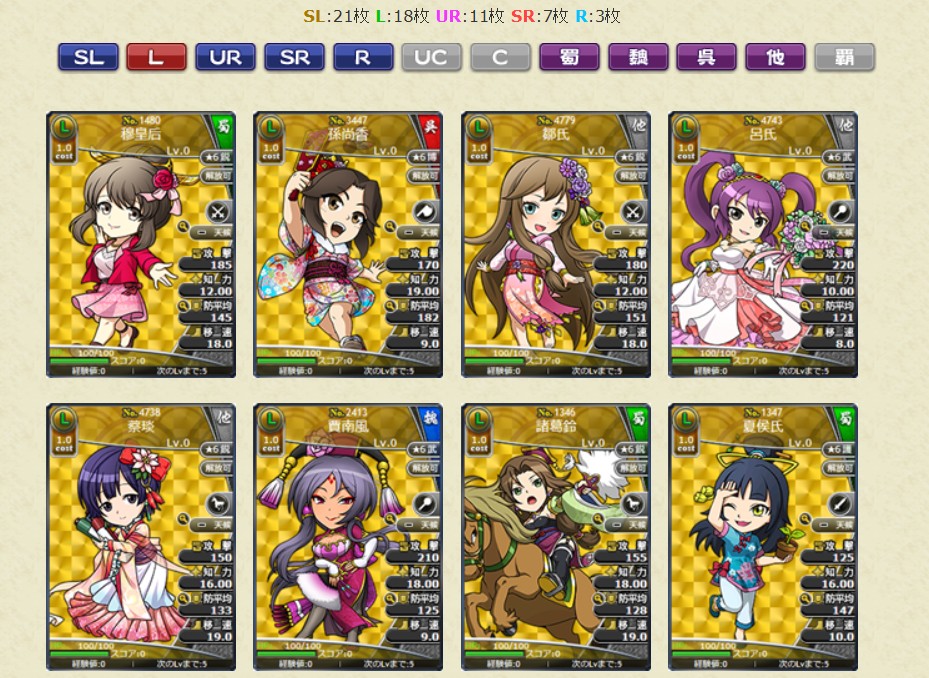The image size is (929, 678).
Task: Select the 呂氏 card with purple hair
Action: pos(763,244)
